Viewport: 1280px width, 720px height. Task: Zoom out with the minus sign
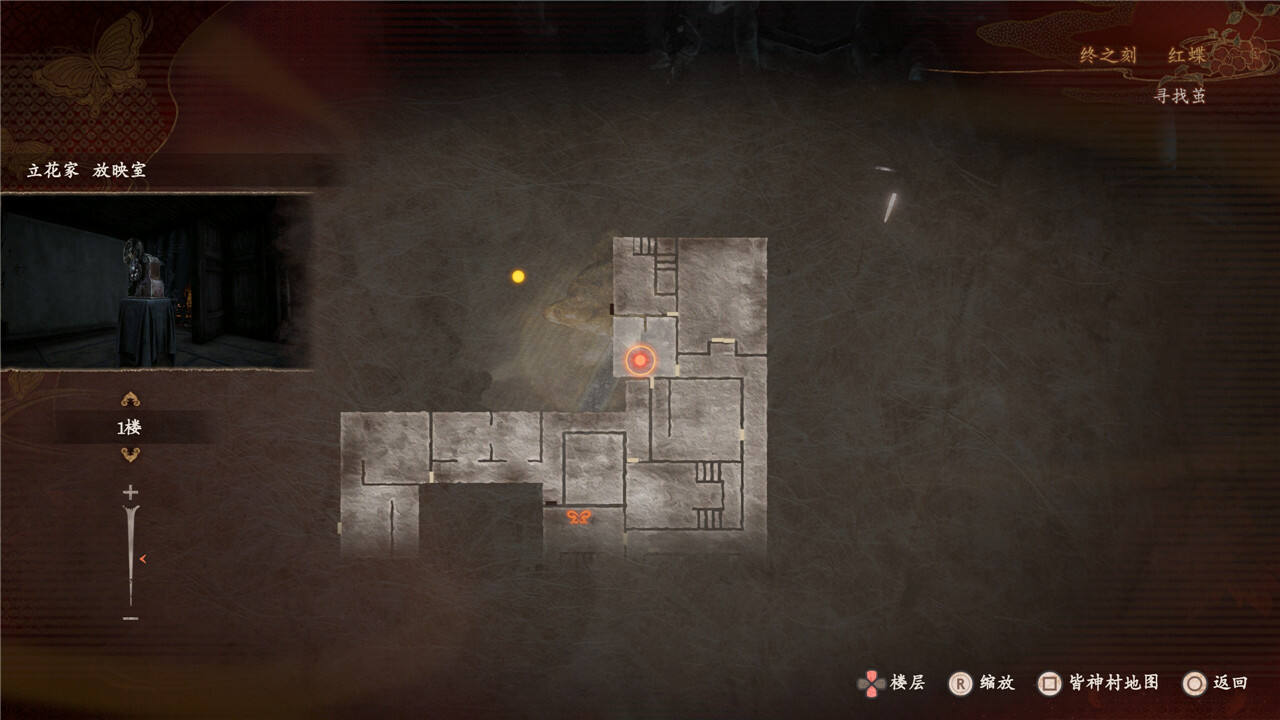[x=130, y=619]
